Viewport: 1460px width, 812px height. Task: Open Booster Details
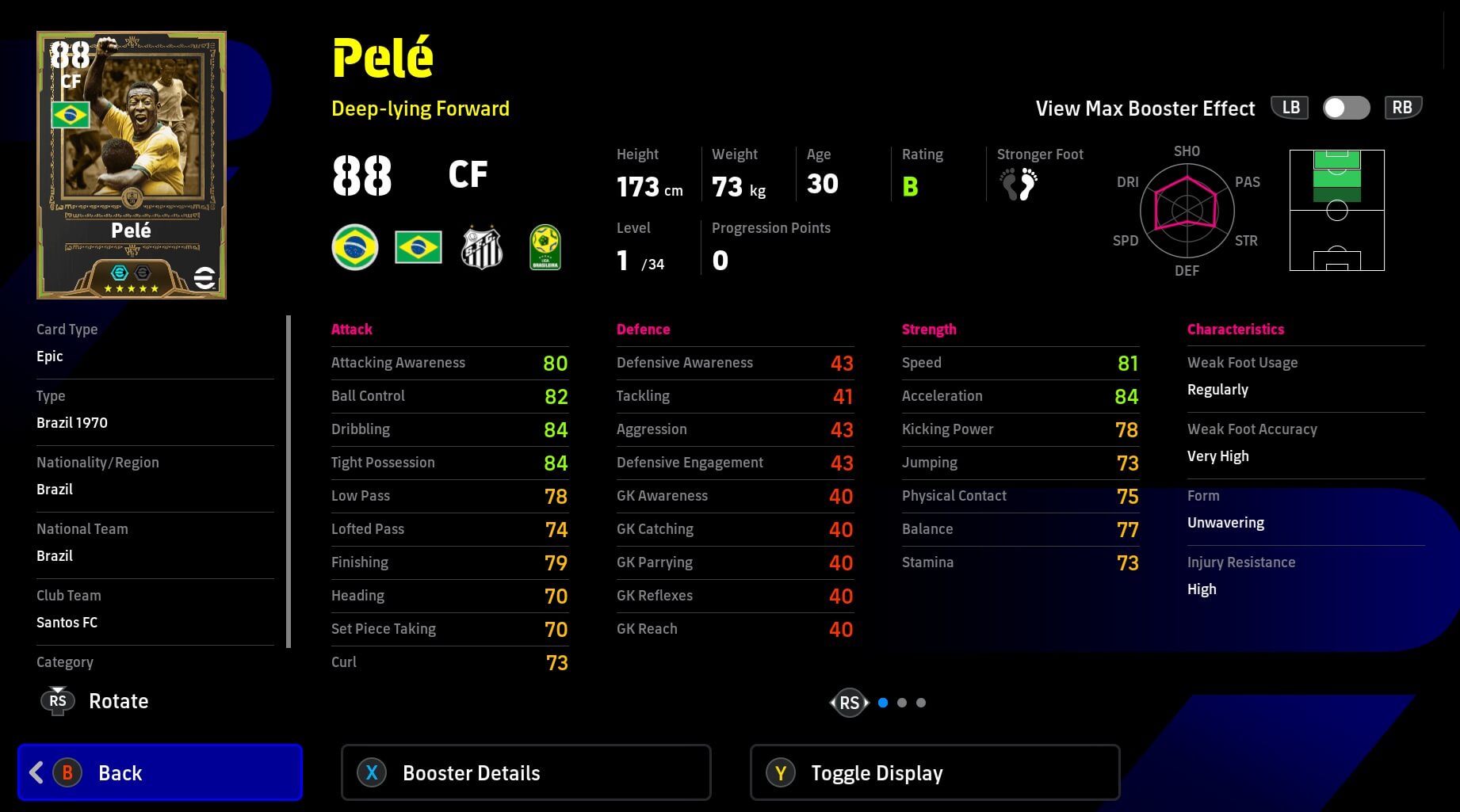pyautogui.click(x=526, y=772)
